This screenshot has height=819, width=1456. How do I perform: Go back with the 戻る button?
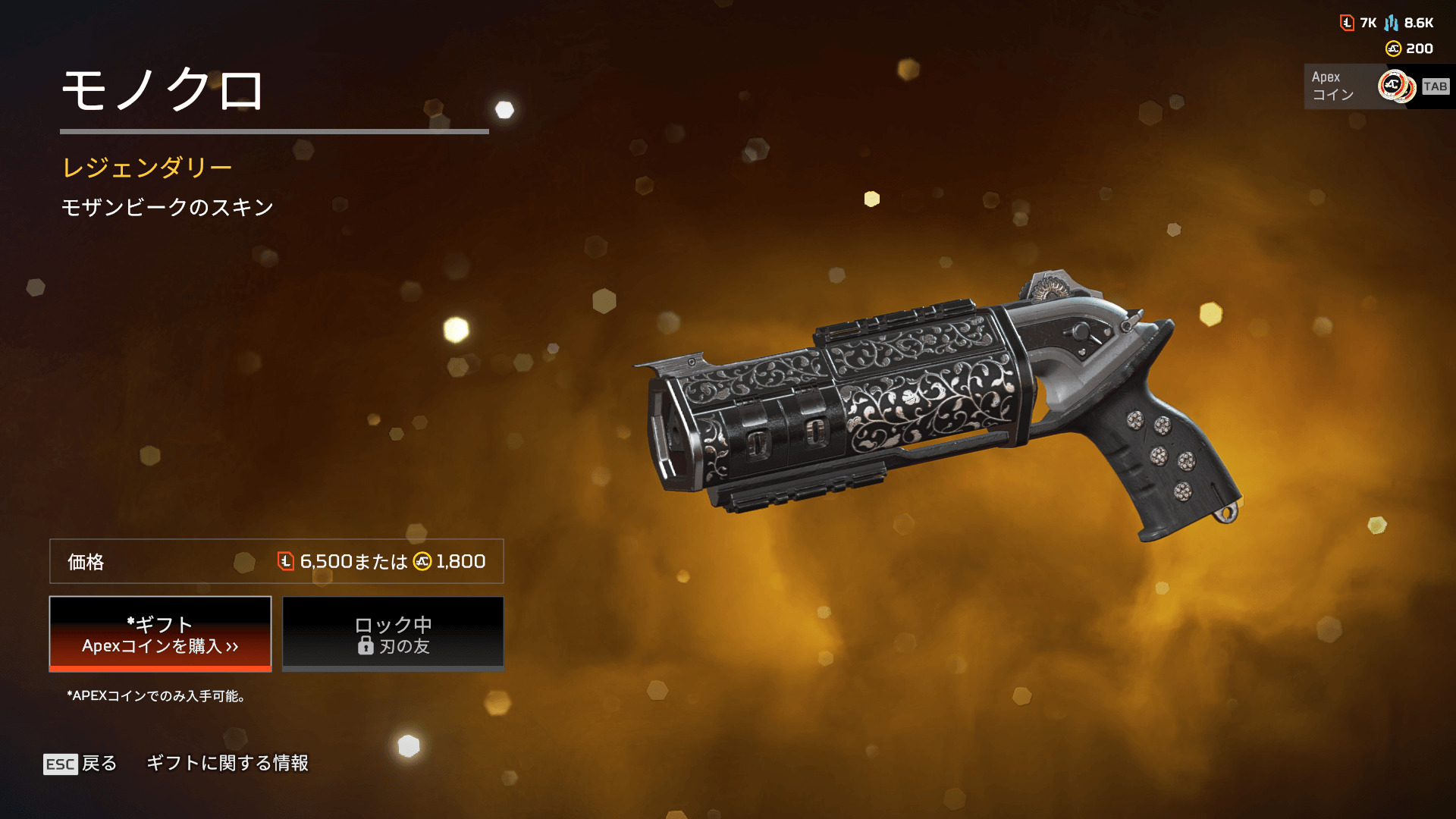coord(80,763)
